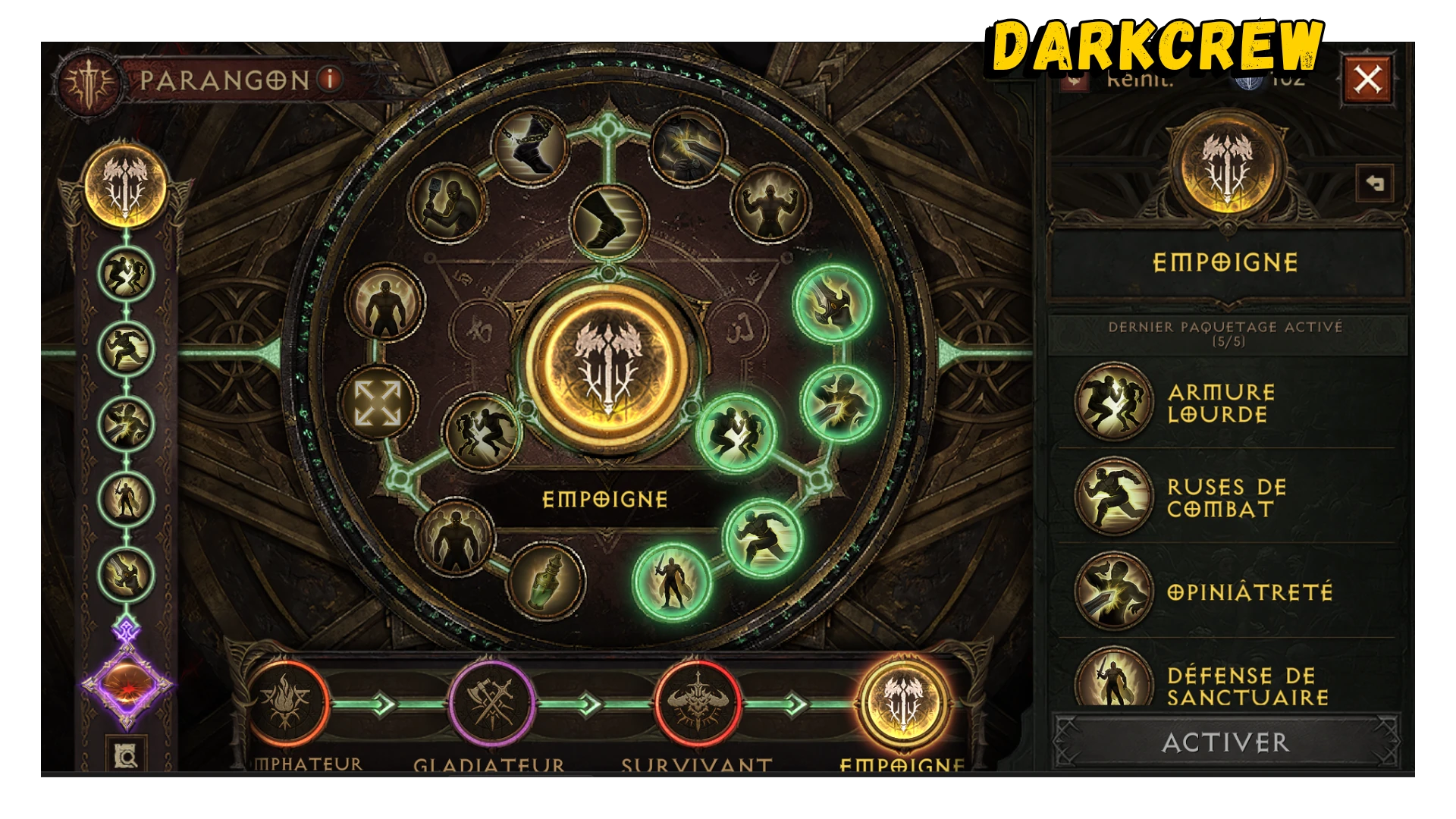Switch to the Survivant paragon tree
1456x819 pixels.
[x=698, y=704]
